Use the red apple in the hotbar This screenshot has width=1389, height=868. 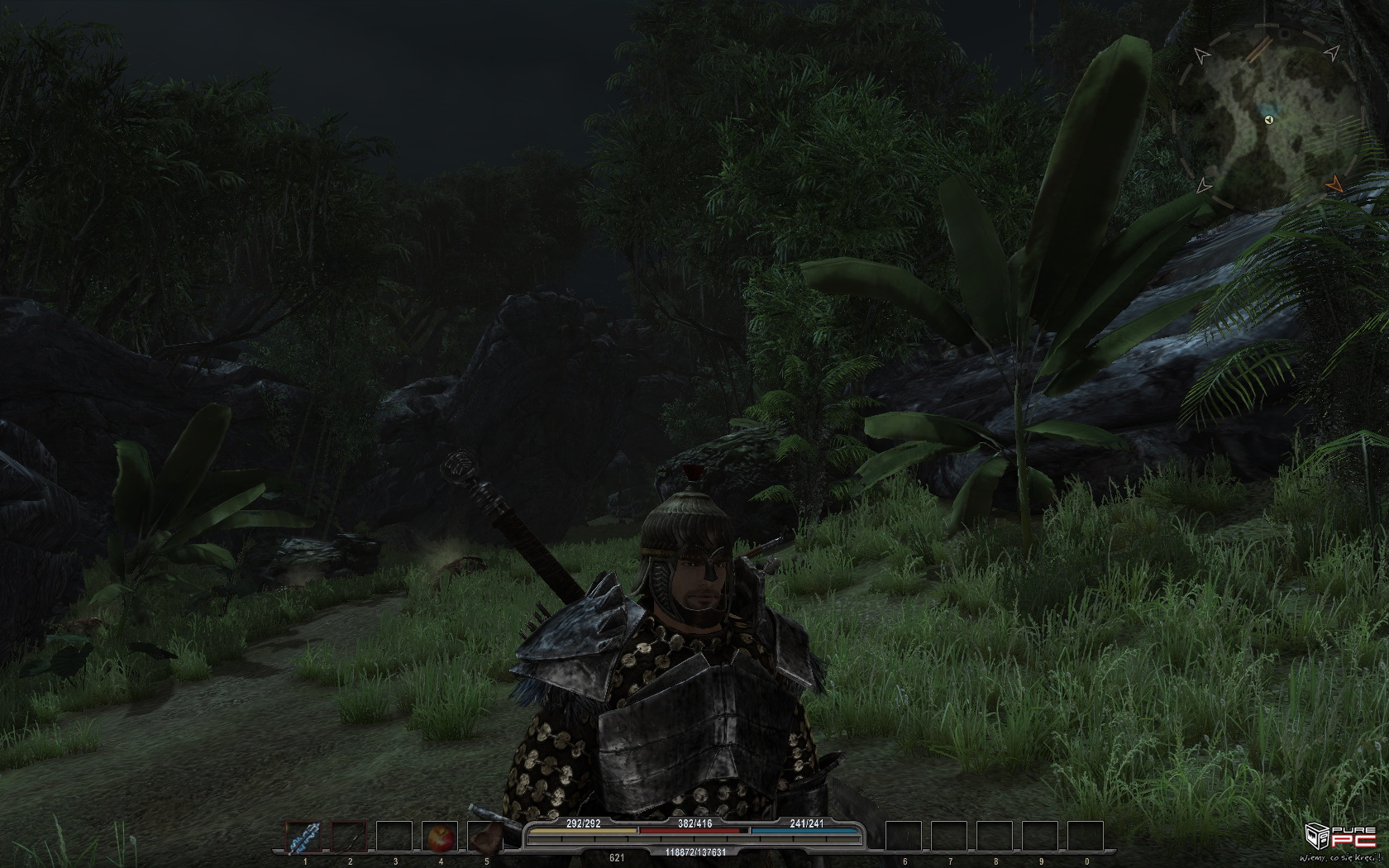(439, 837)
